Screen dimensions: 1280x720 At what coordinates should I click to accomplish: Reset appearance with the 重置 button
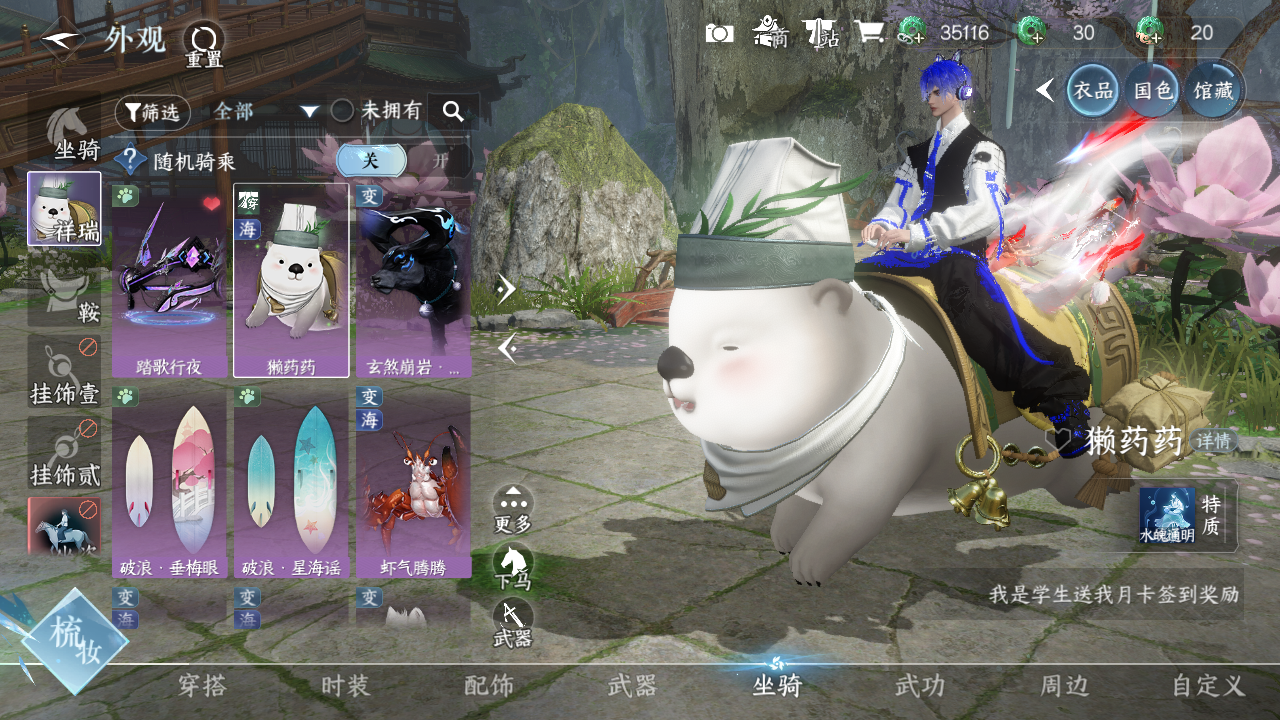(204, 44)
